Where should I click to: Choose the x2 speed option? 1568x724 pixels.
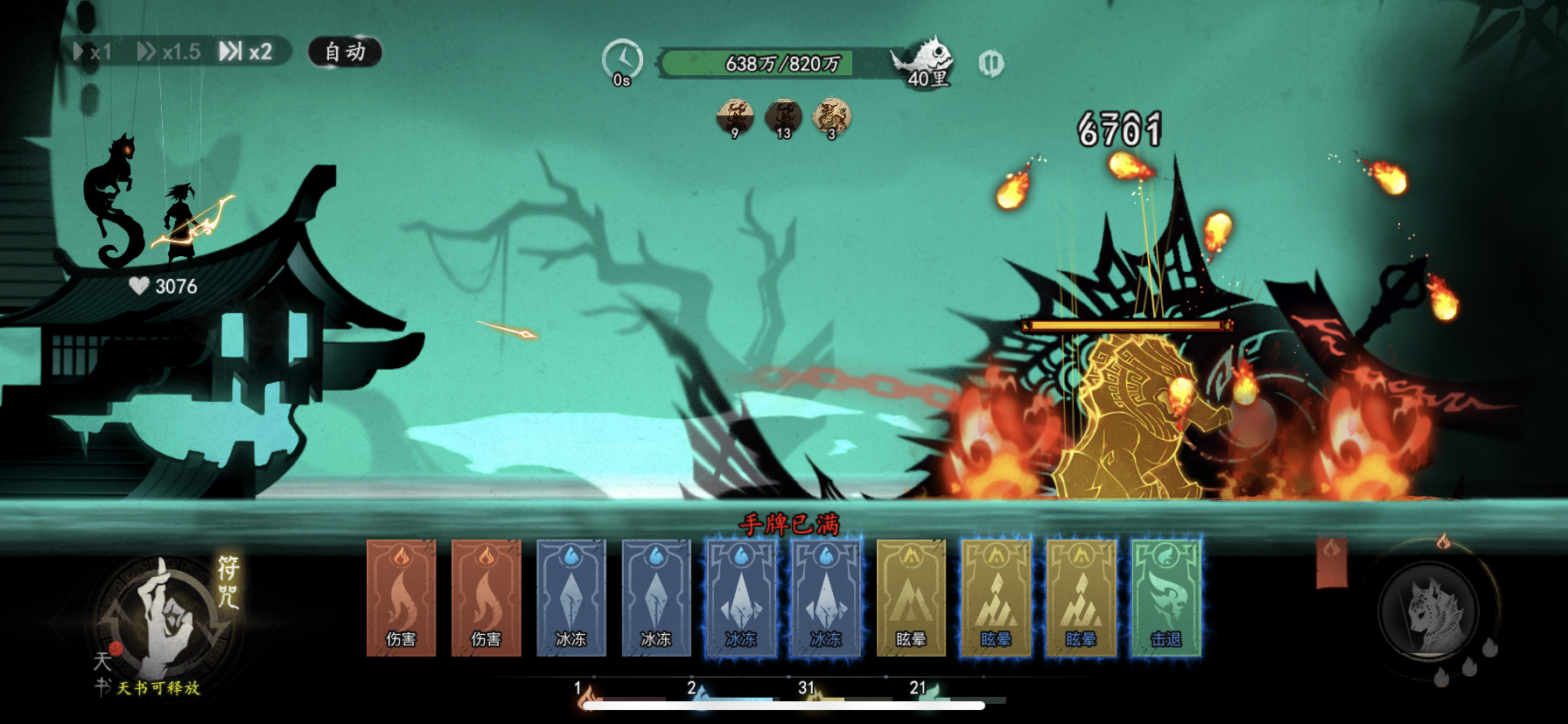[246, 52]
